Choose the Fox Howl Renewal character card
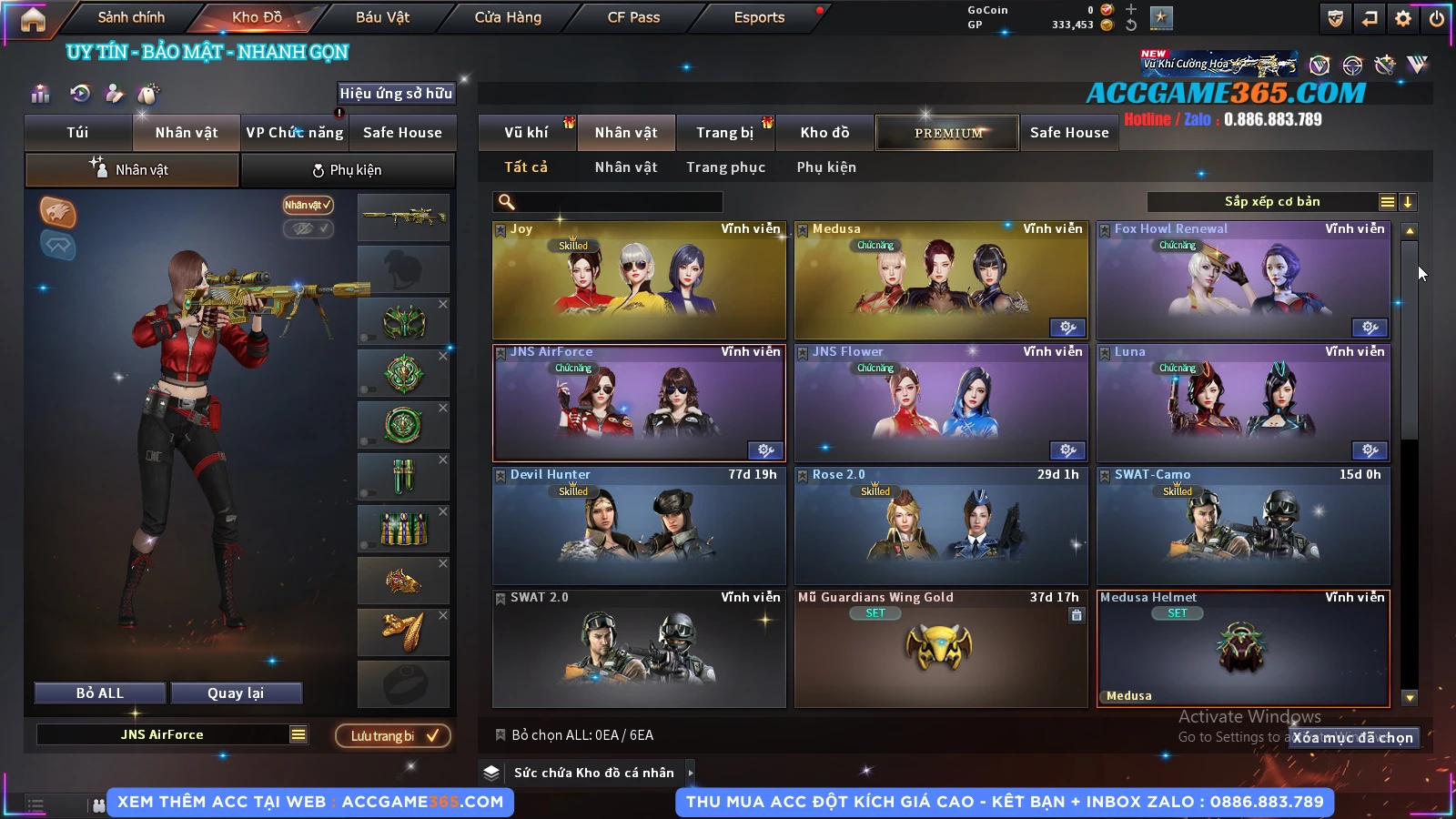The image size is (1456, 819). (1243, 280)
